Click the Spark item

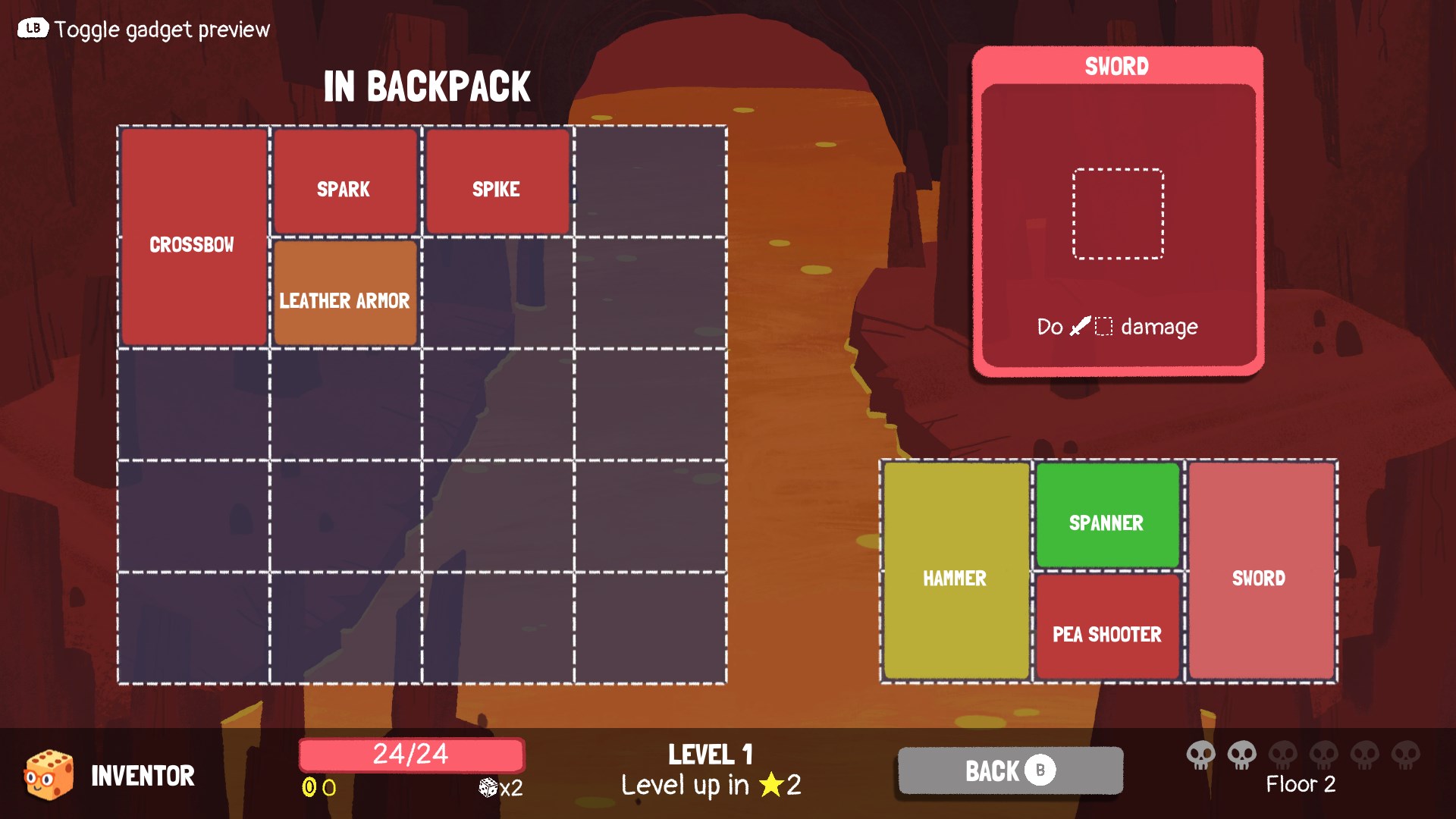[x=345, y=181]
